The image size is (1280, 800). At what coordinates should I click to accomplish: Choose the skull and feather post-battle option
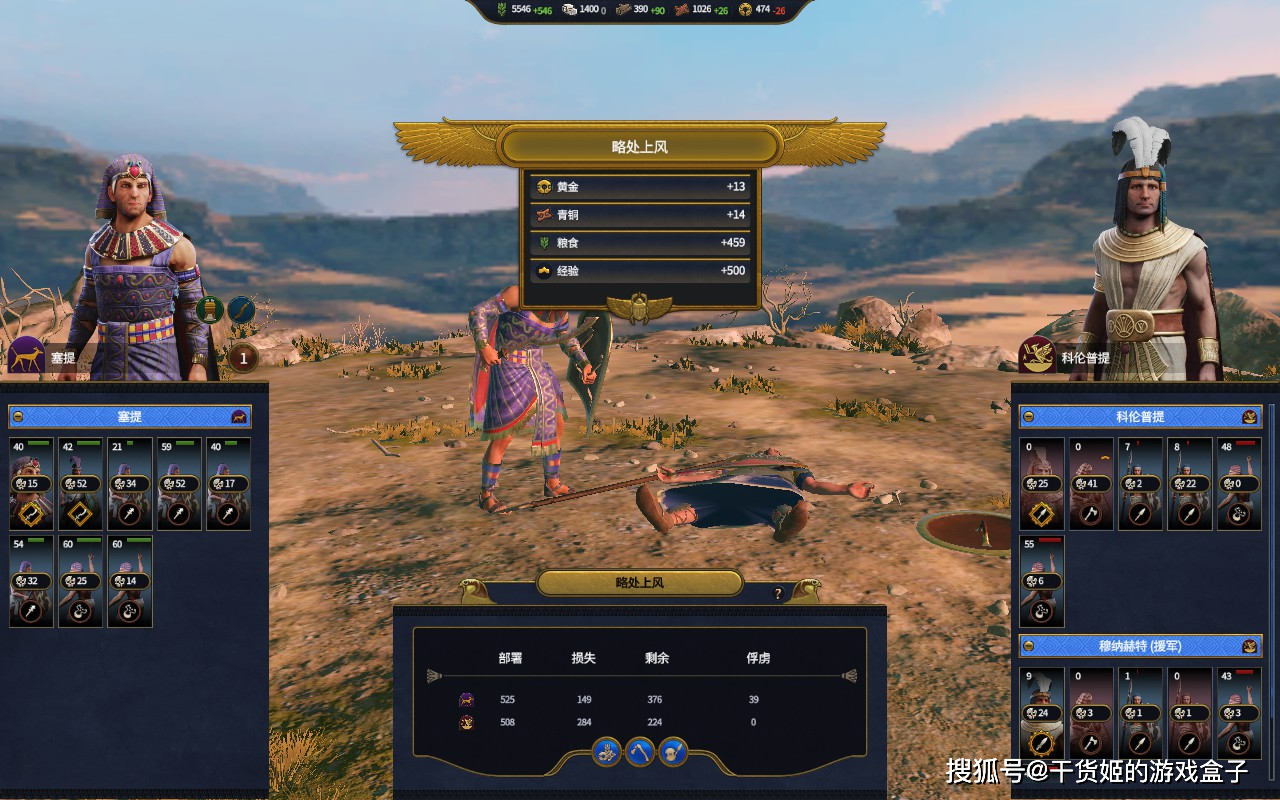(673, 751)
